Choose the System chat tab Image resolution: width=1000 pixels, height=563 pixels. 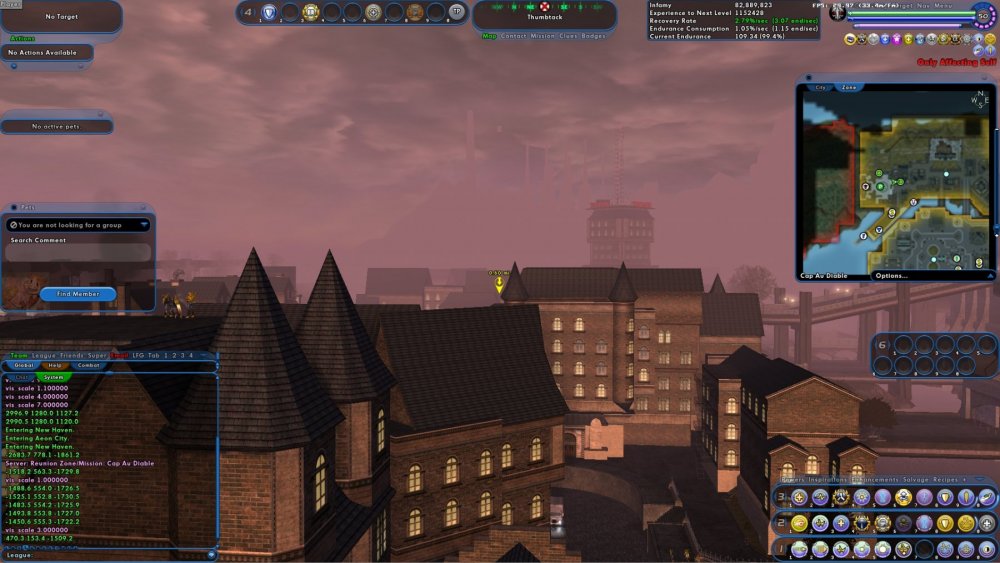(53, 378)
